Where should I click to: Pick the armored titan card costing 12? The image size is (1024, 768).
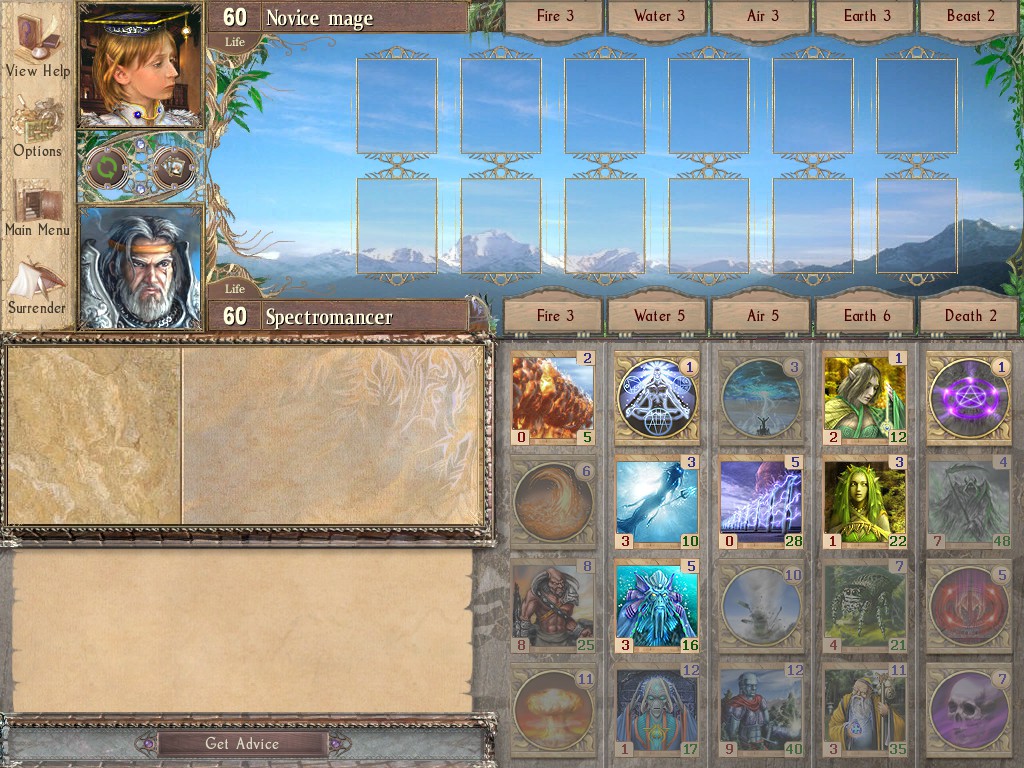point(760,708)
